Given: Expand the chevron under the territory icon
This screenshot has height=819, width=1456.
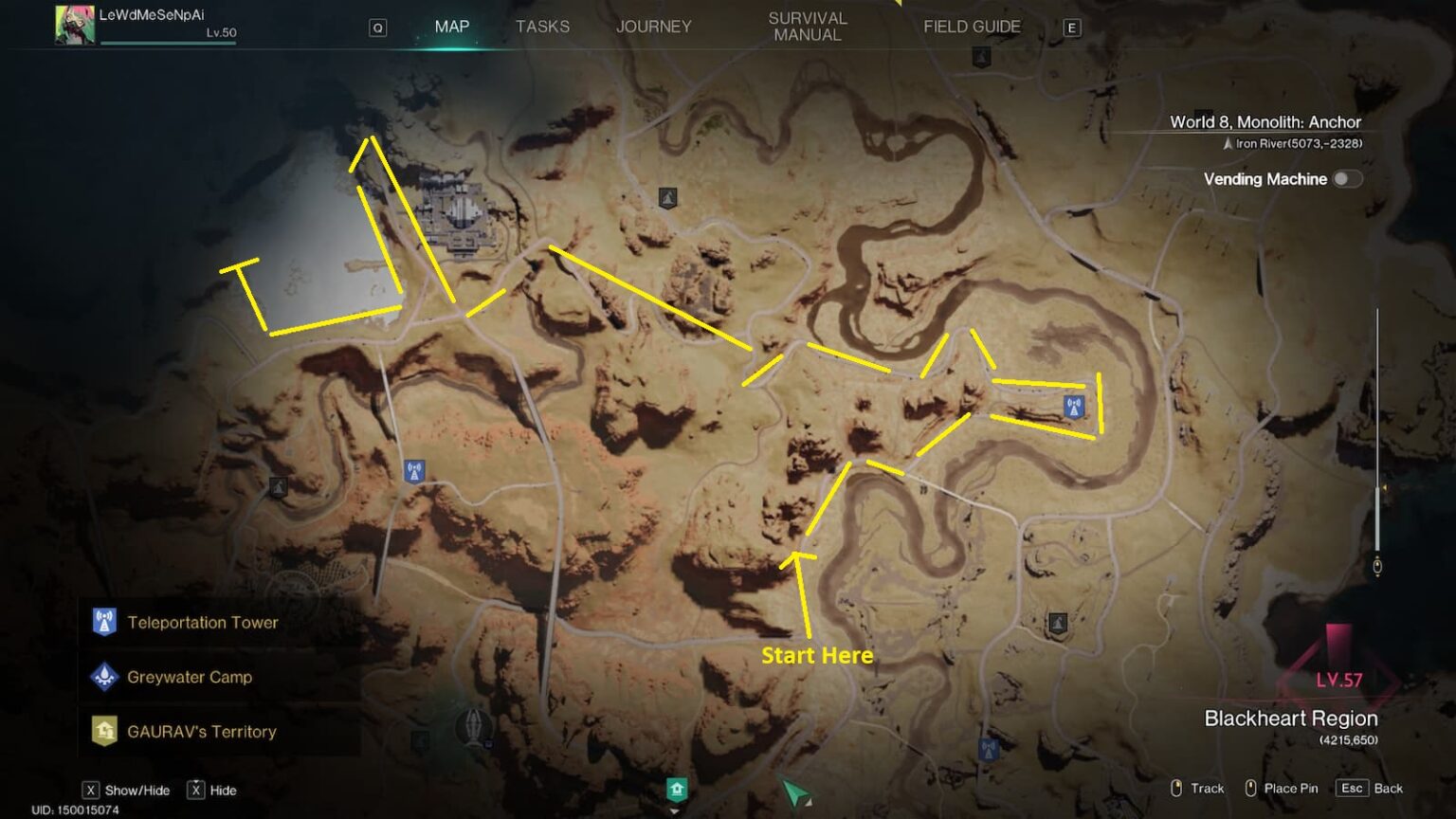Looking at the screenshot, I should [675, 811].
